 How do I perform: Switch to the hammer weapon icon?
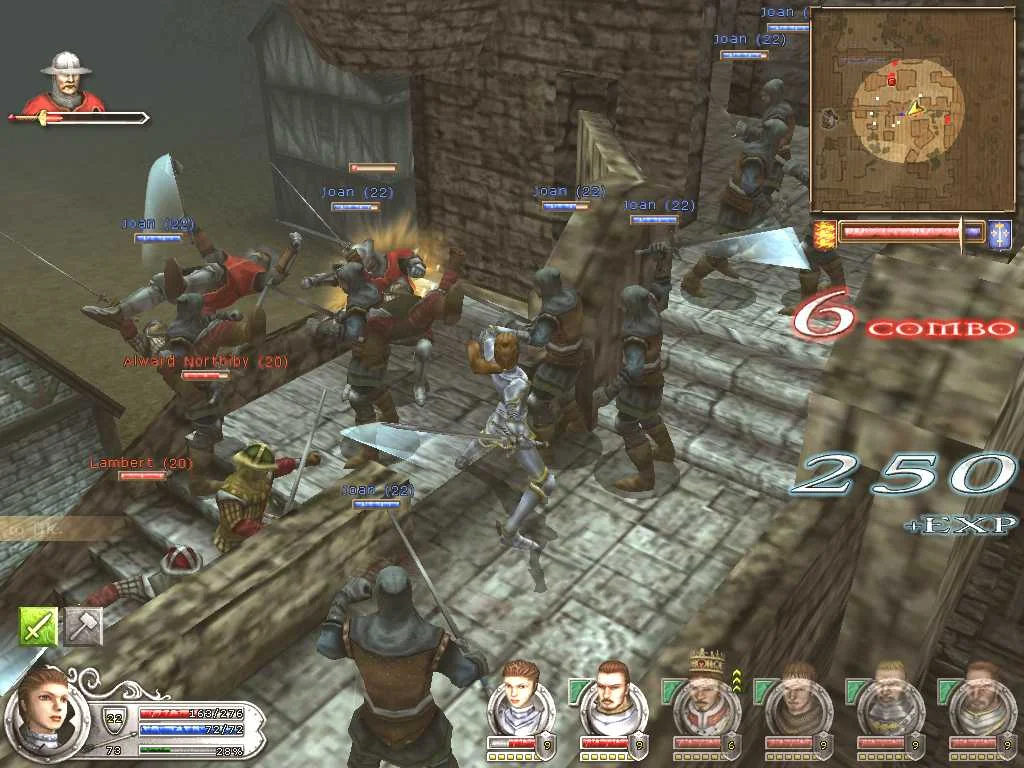(84, 626)
